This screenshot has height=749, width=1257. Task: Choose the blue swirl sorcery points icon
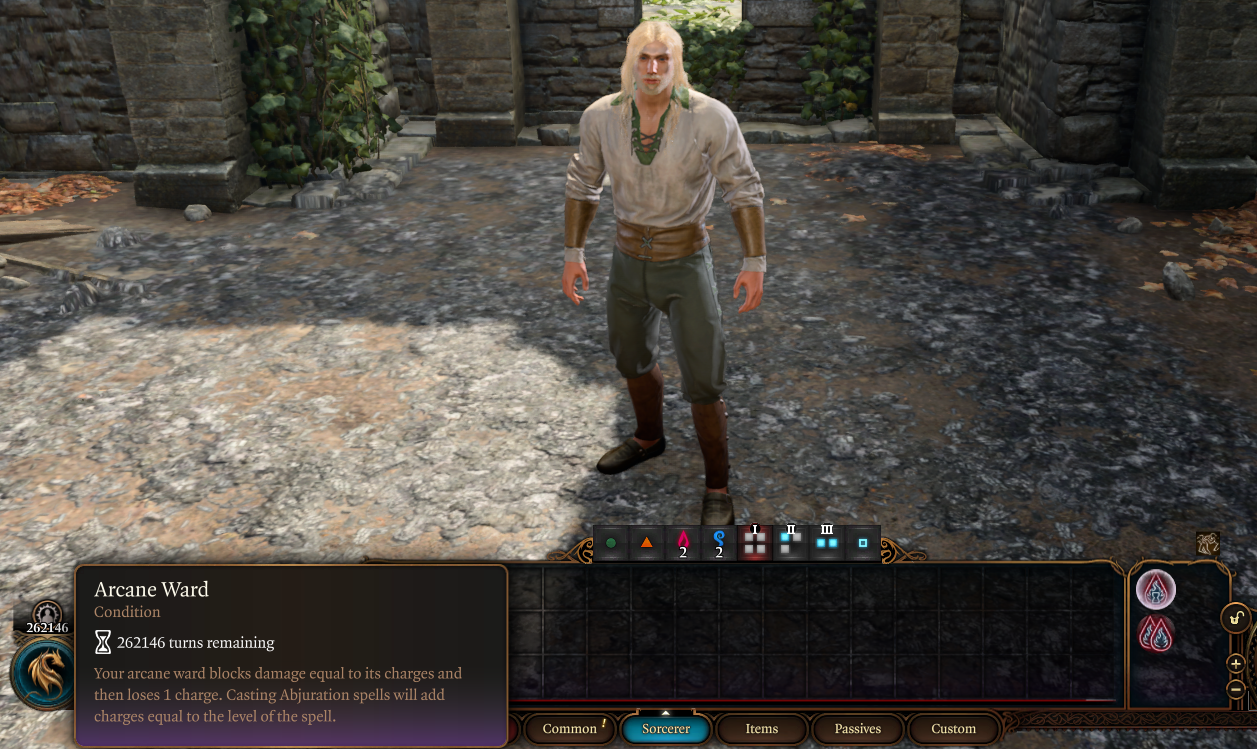719,543
